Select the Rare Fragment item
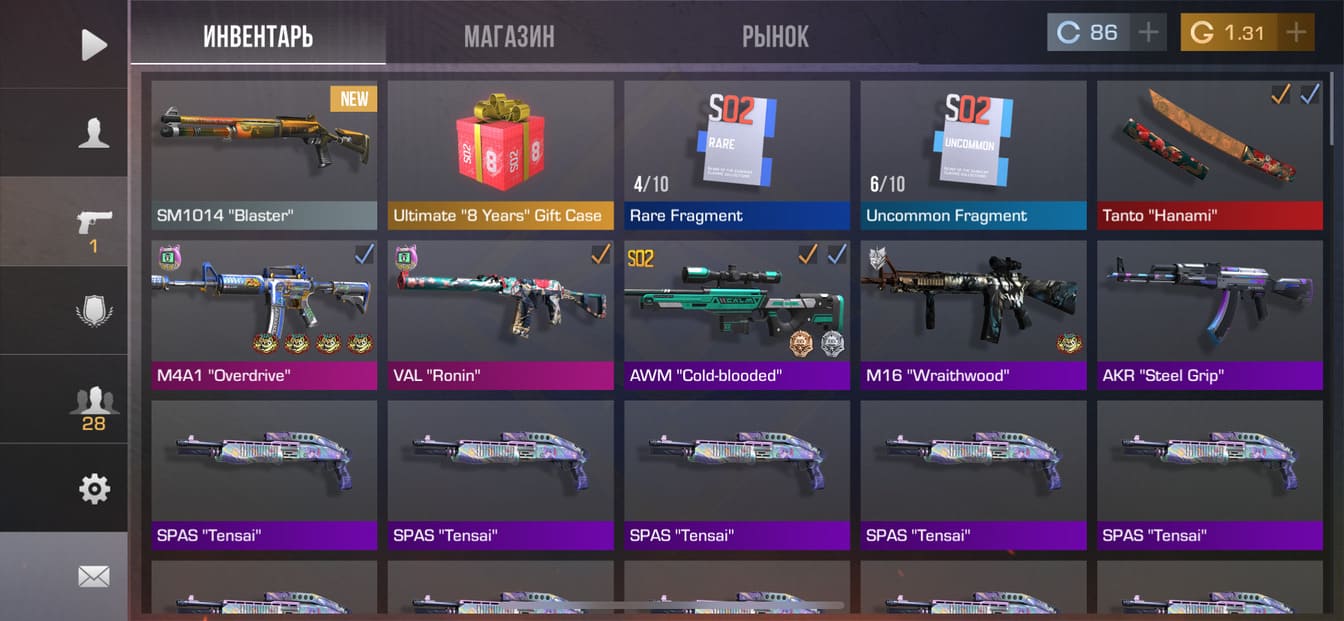Viewport: 1344px width, 621px height. (737, 155)
